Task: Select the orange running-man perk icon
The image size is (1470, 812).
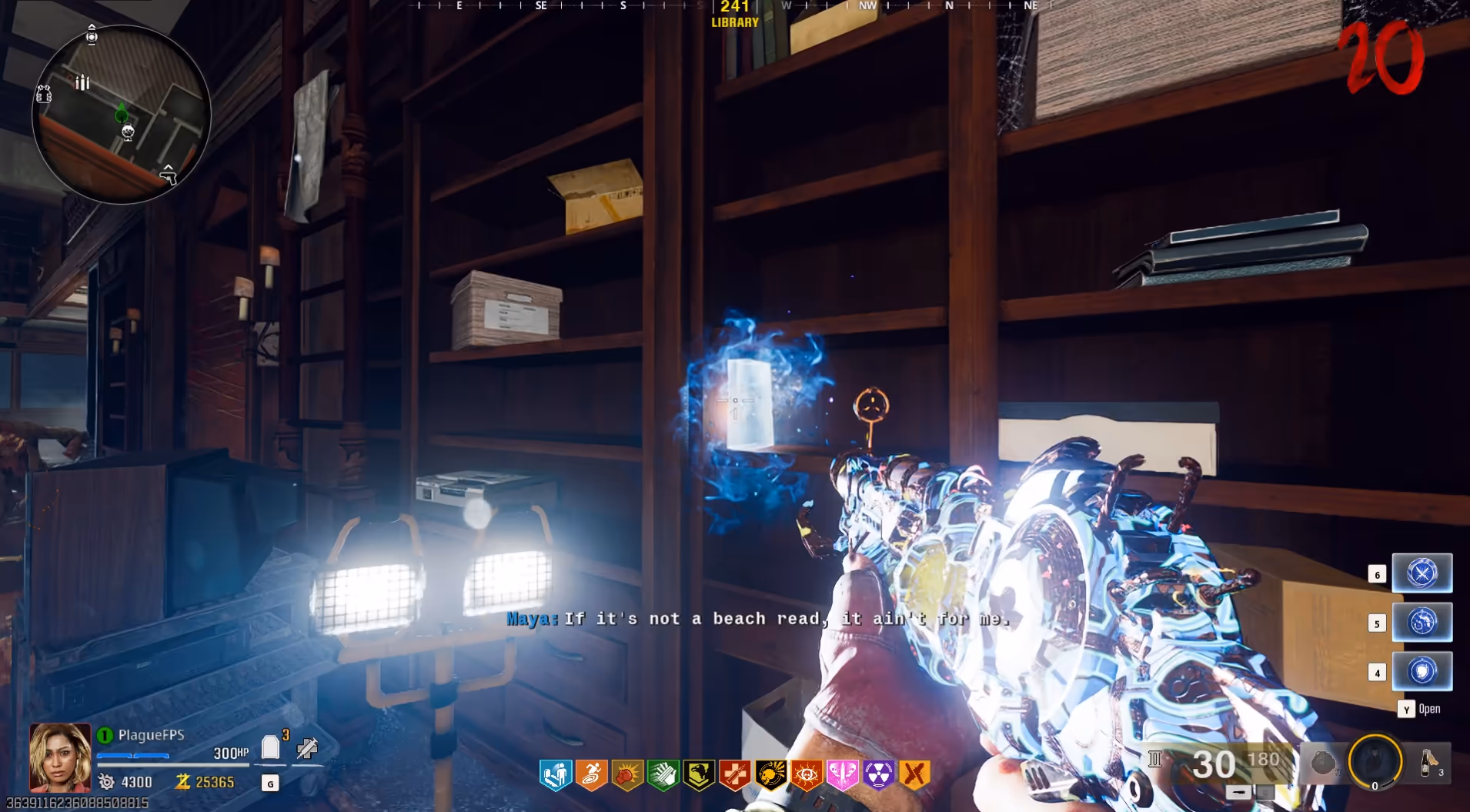Action: tap(592, 775)
